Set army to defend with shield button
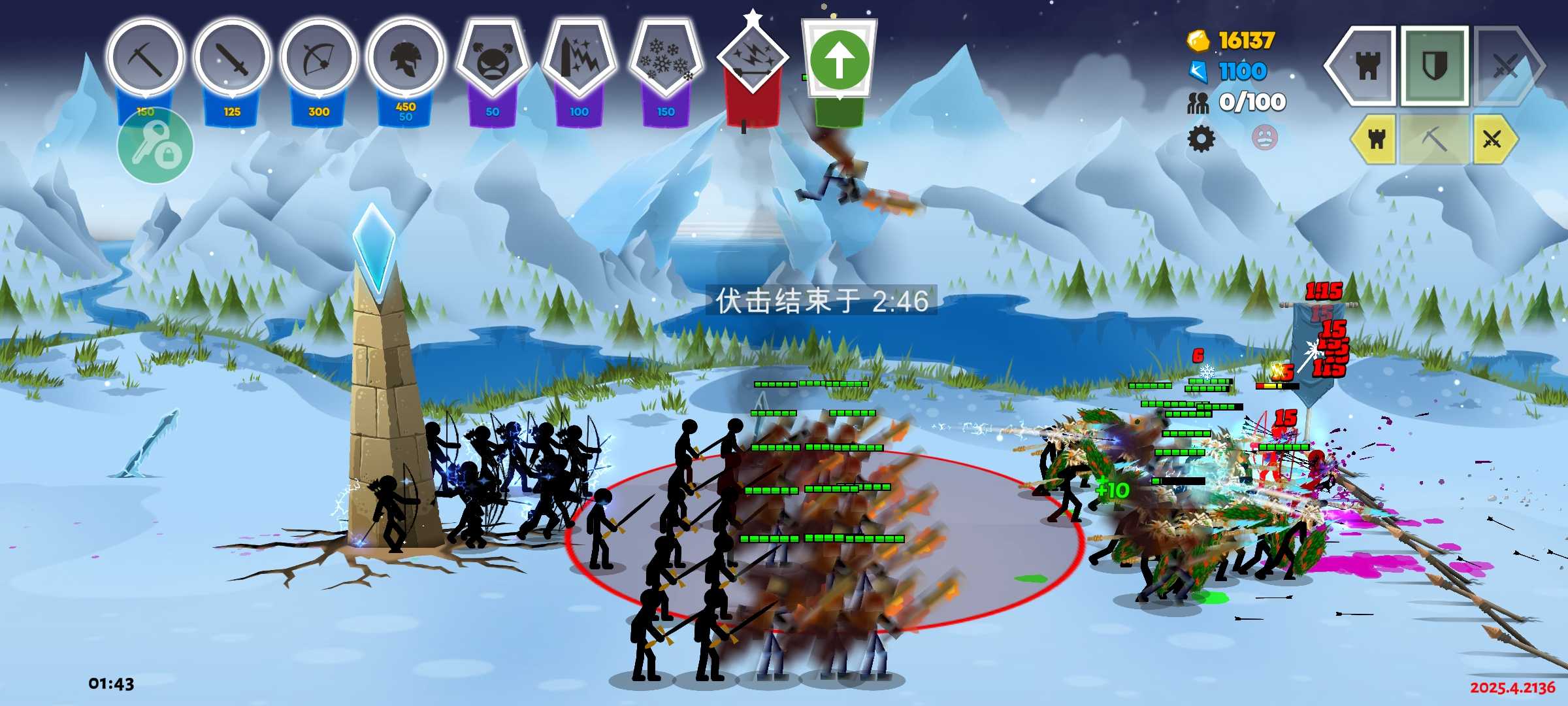This screenshot has width=1568, height=706. click(x=1435, y=66)
